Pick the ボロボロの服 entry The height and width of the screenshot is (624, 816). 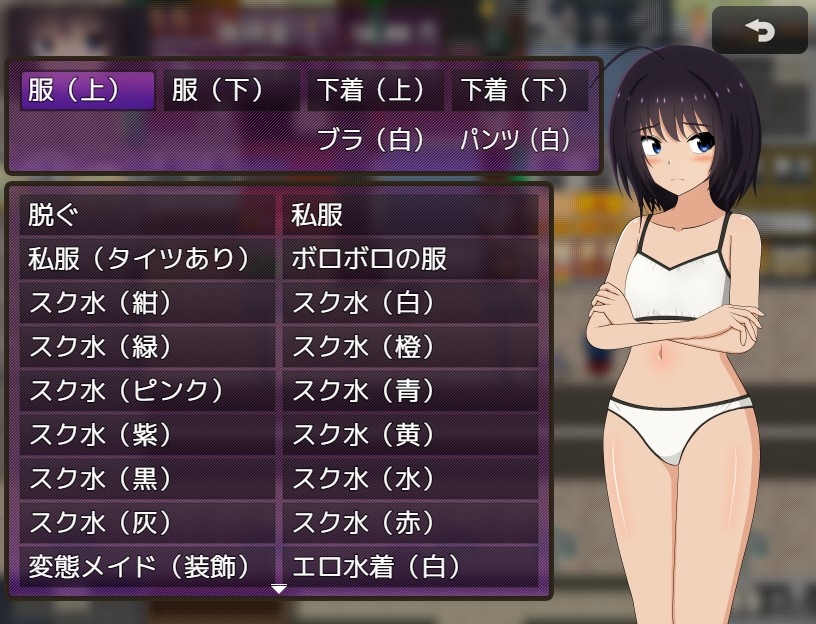(410, 259)
